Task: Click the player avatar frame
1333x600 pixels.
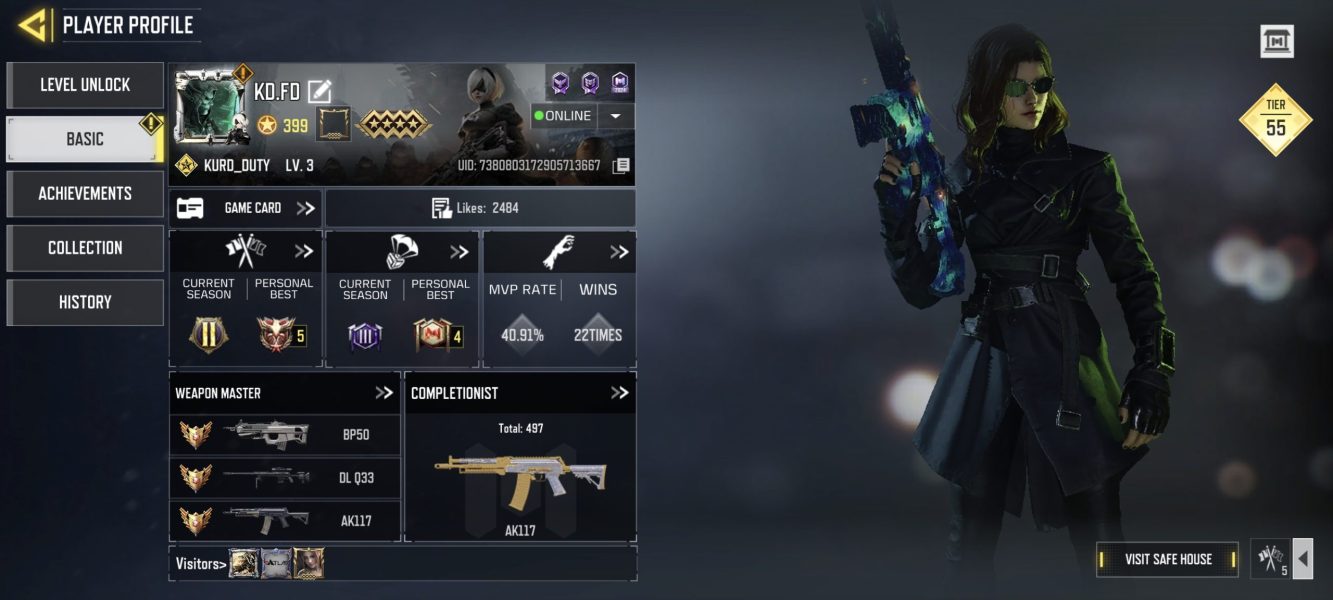Action: [x=210, y=105]
